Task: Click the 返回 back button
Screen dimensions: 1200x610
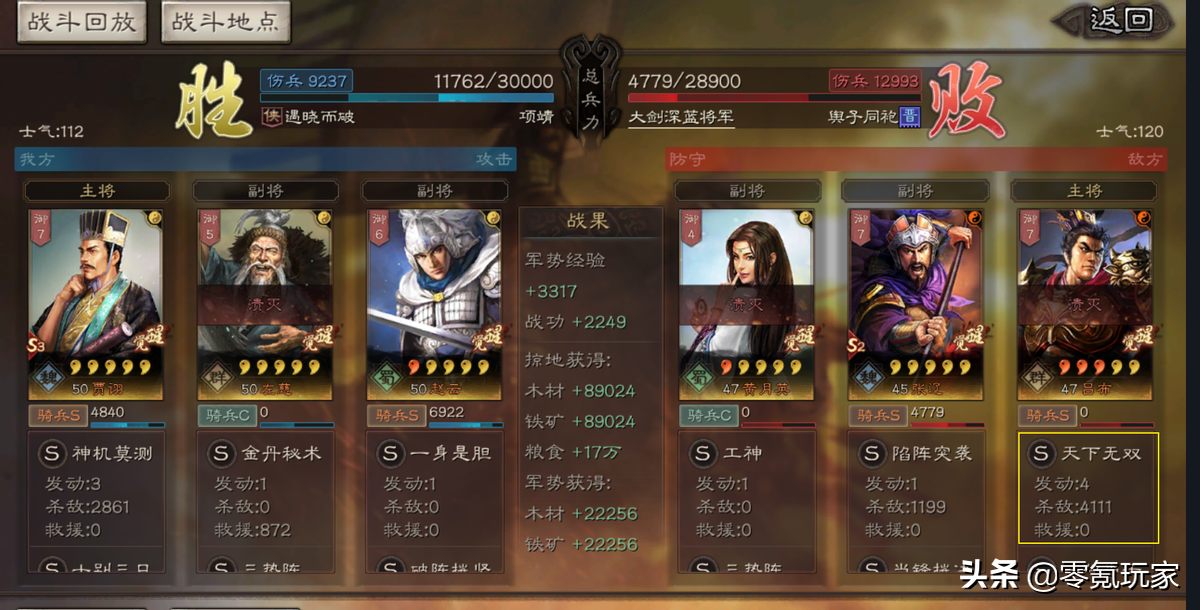Action: click(1120, 20)
